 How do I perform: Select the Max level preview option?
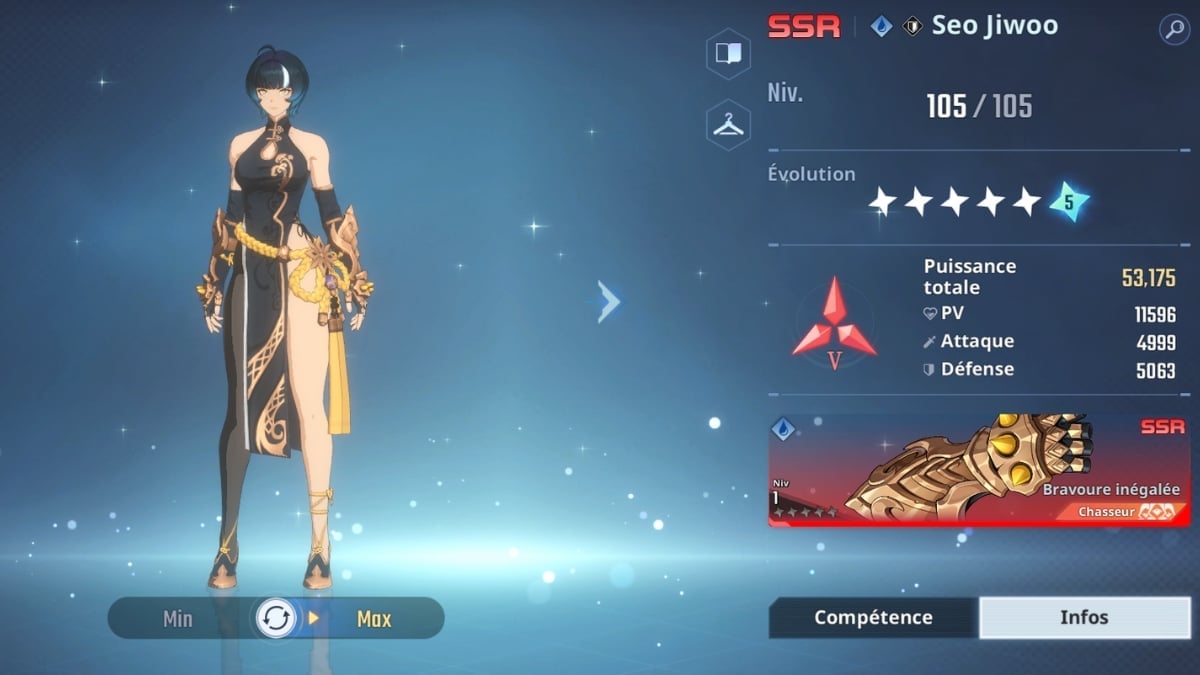coord(373,619)
